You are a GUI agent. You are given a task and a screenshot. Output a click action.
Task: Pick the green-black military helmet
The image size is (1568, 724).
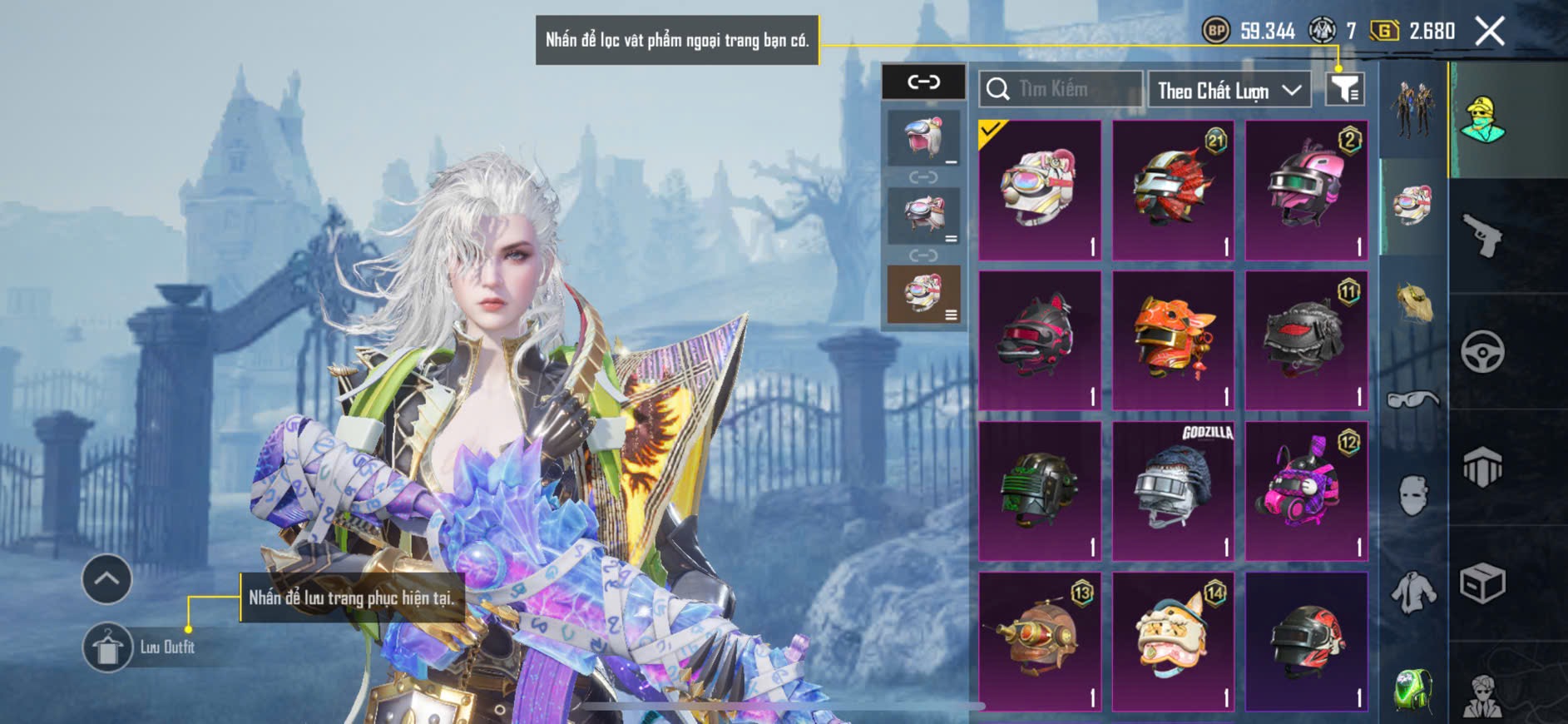click(1039, 491)
